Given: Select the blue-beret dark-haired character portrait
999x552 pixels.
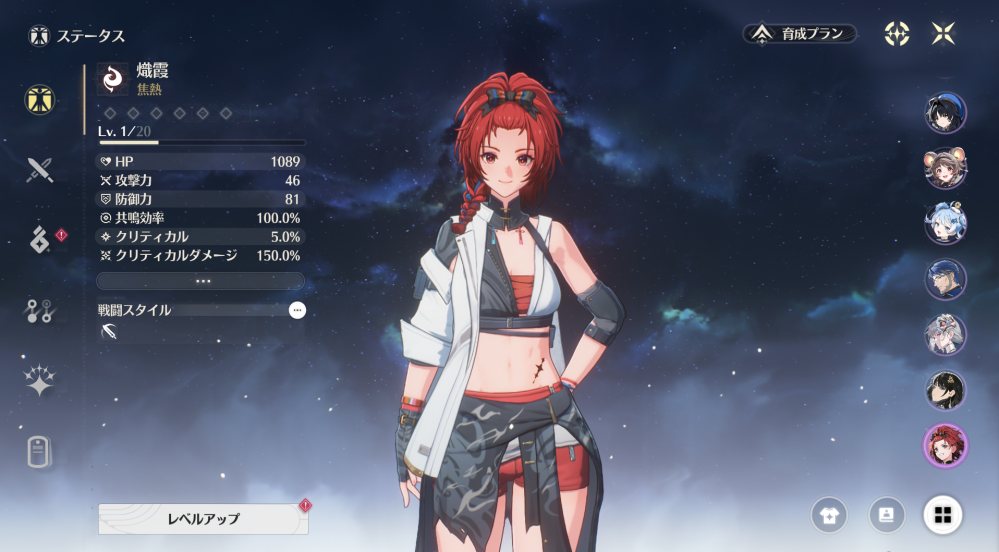Looking at the screenshot, I should (945, 113).
